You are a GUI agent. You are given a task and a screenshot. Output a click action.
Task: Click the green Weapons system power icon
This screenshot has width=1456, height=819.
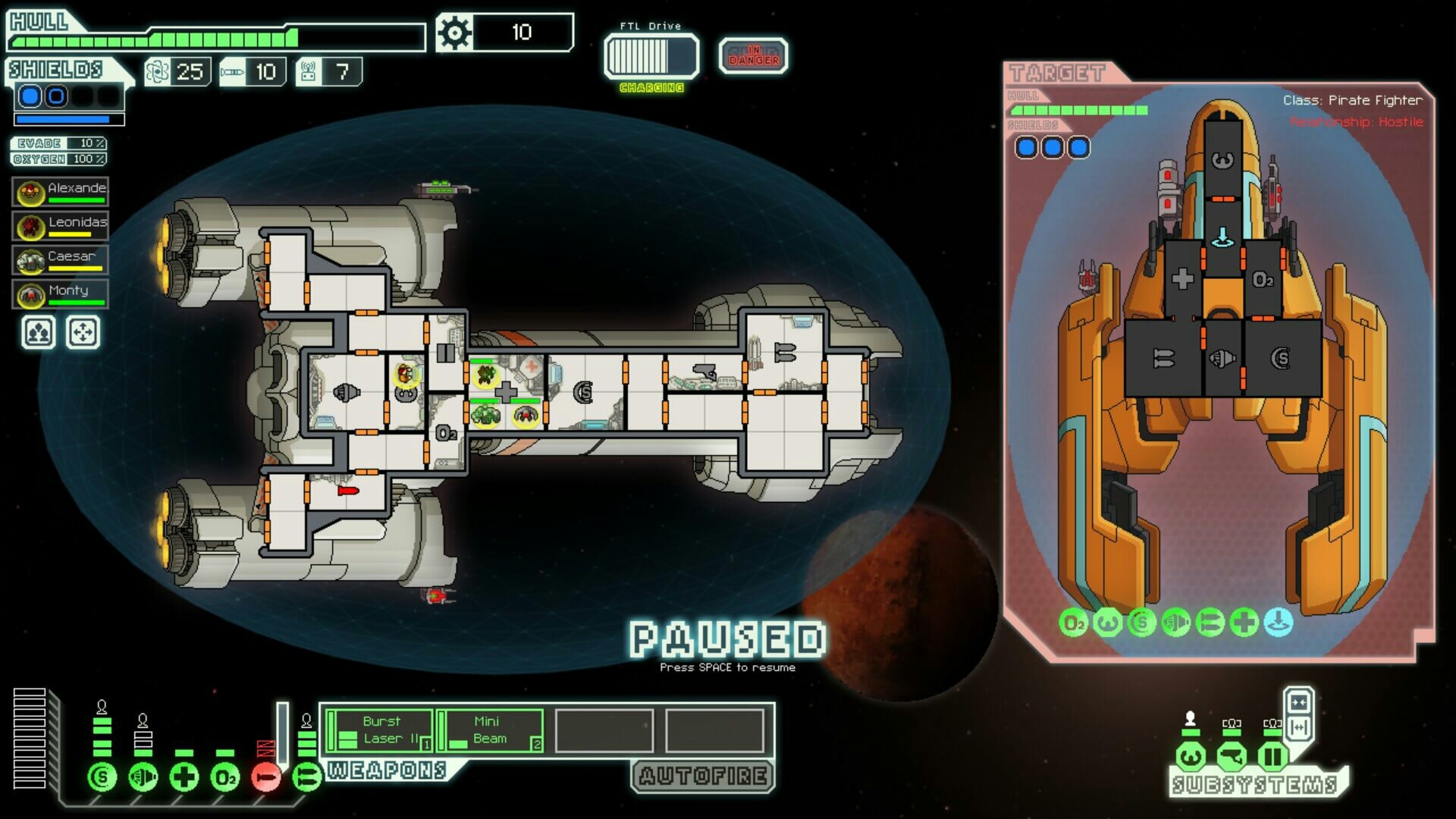pyautogui.click(x=307, y=777)
